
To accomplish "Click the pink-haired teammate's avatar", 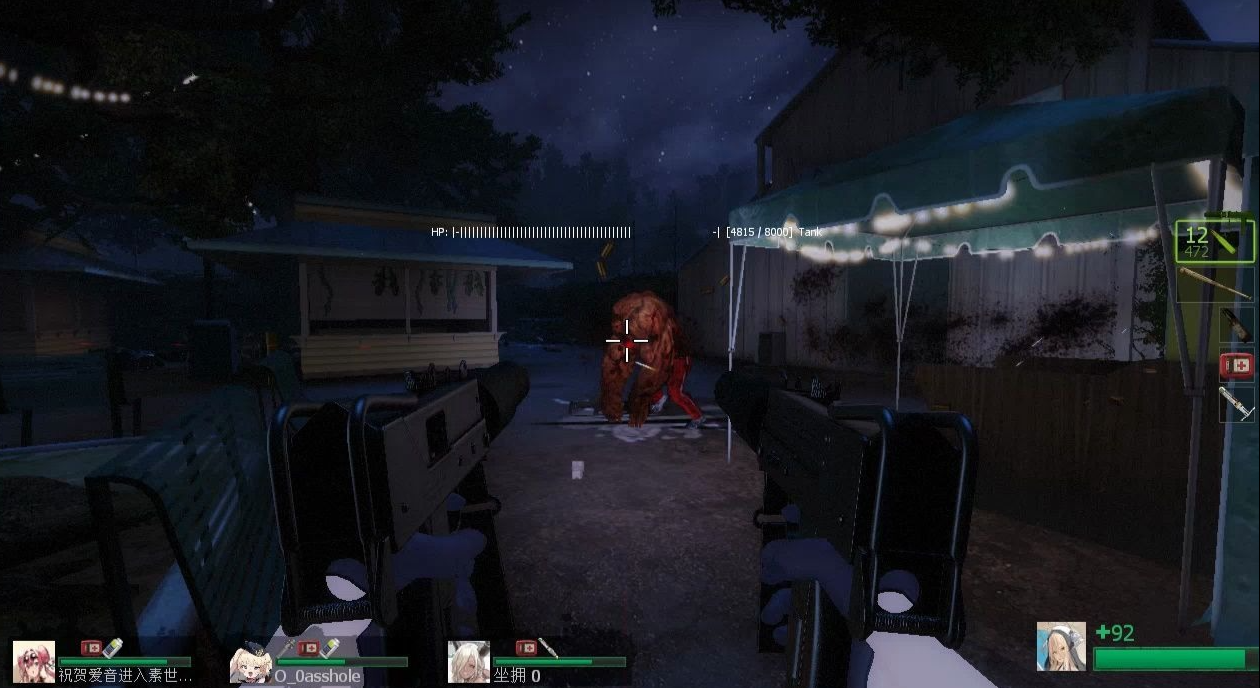I will point(34,661).
